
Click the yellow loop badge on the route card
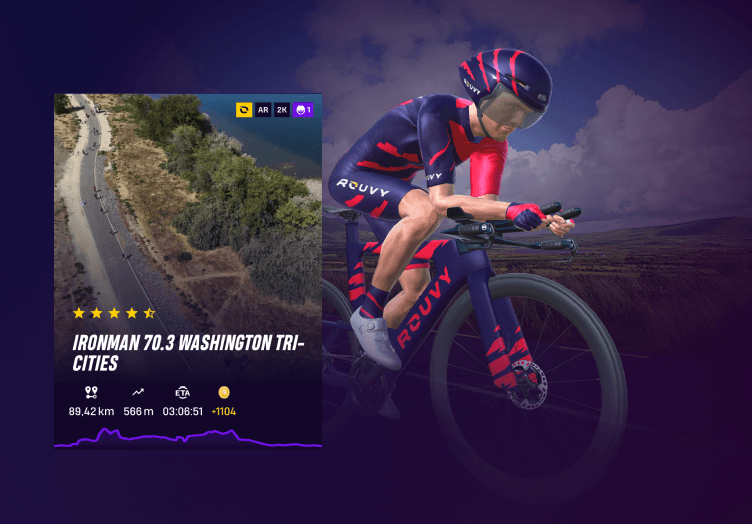coord(244,110)
